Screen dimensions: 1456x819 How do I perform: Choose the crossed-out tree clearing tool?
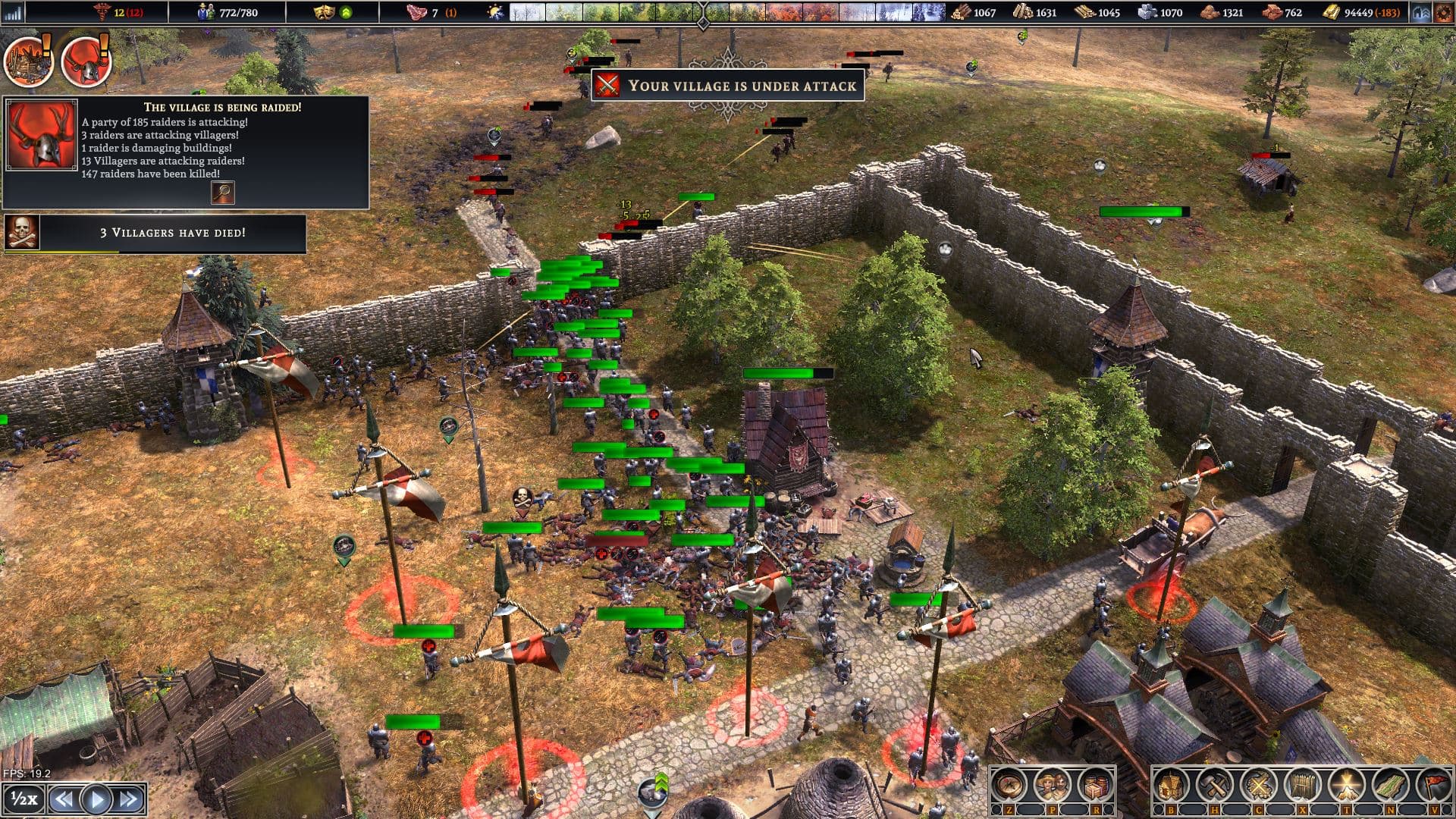coord(1259,786)
